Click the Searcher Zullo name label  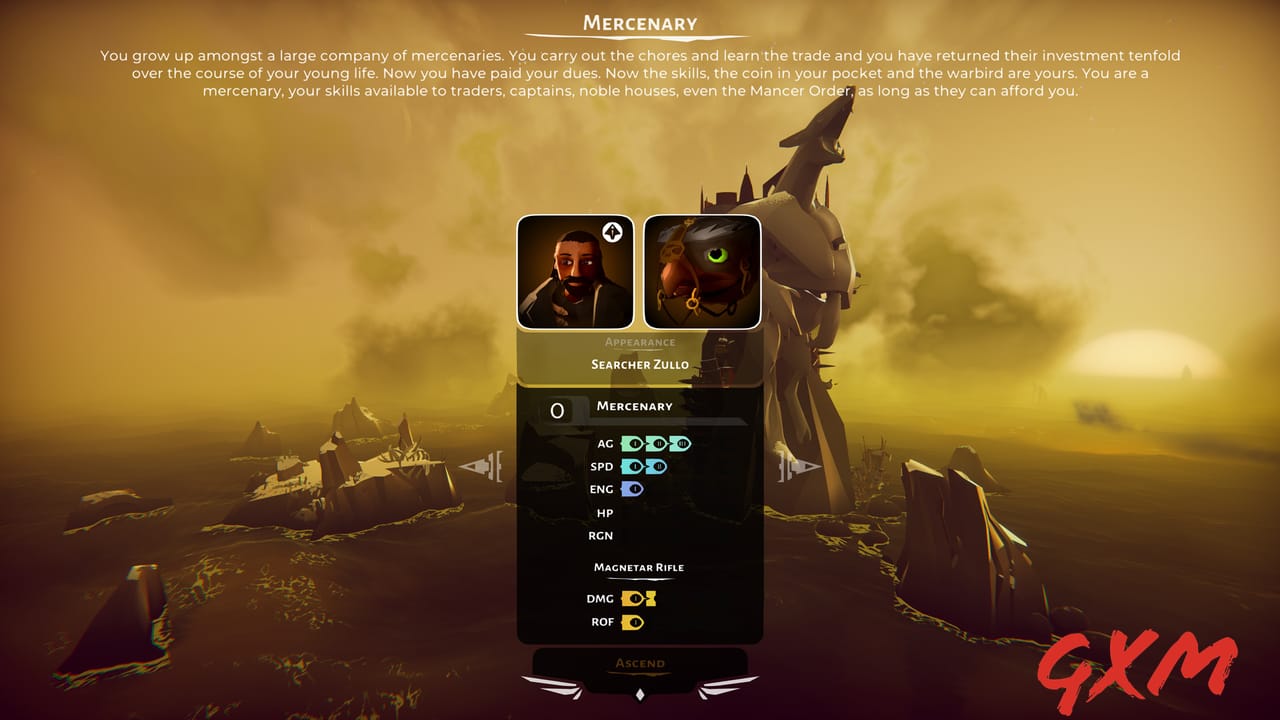[640, 364]
